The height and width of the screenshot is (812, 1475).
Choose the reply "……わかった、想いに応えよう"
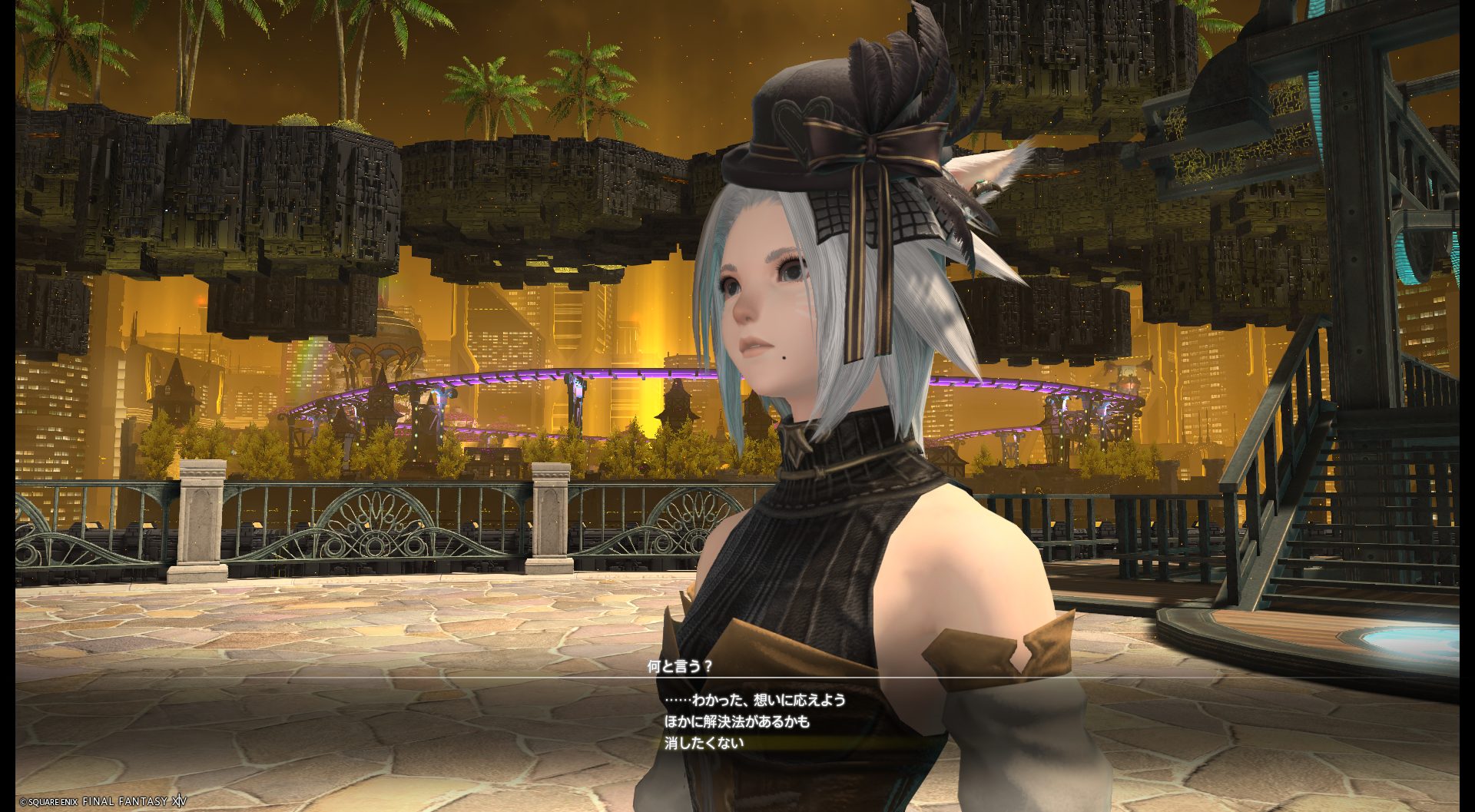[x=754, y=700]
